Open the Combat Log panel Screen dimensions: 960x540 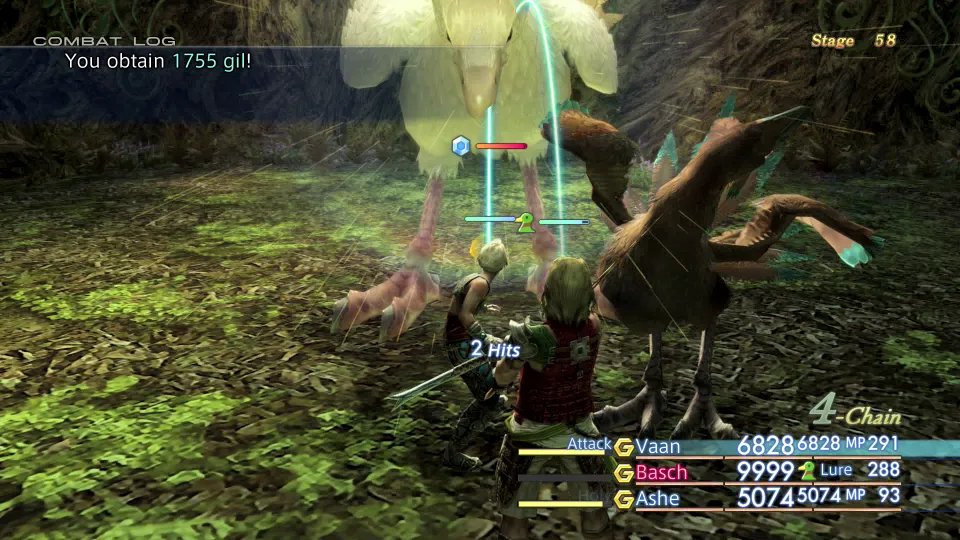coord(104,41)
